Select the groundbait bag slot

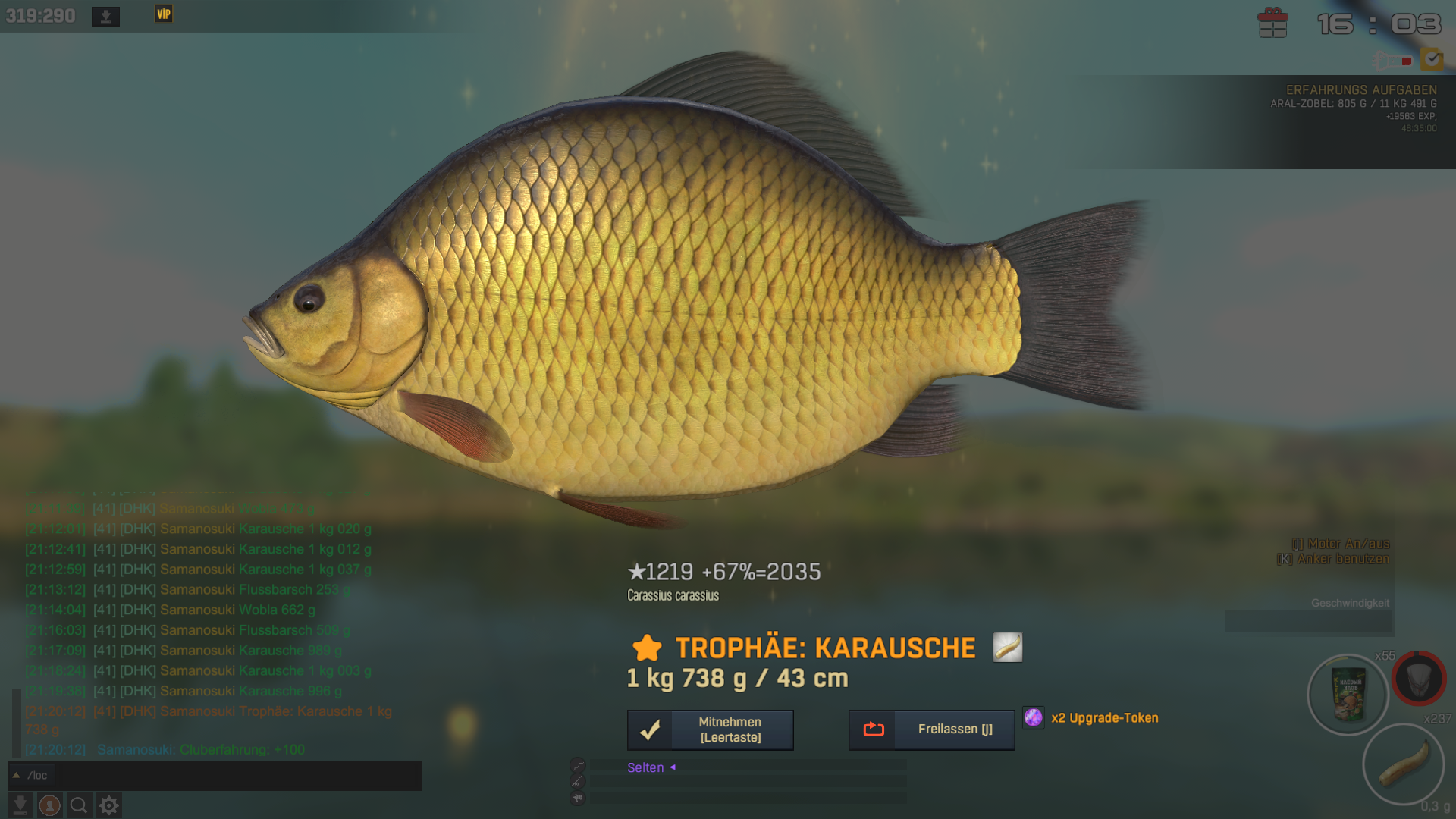point(1348,694)
